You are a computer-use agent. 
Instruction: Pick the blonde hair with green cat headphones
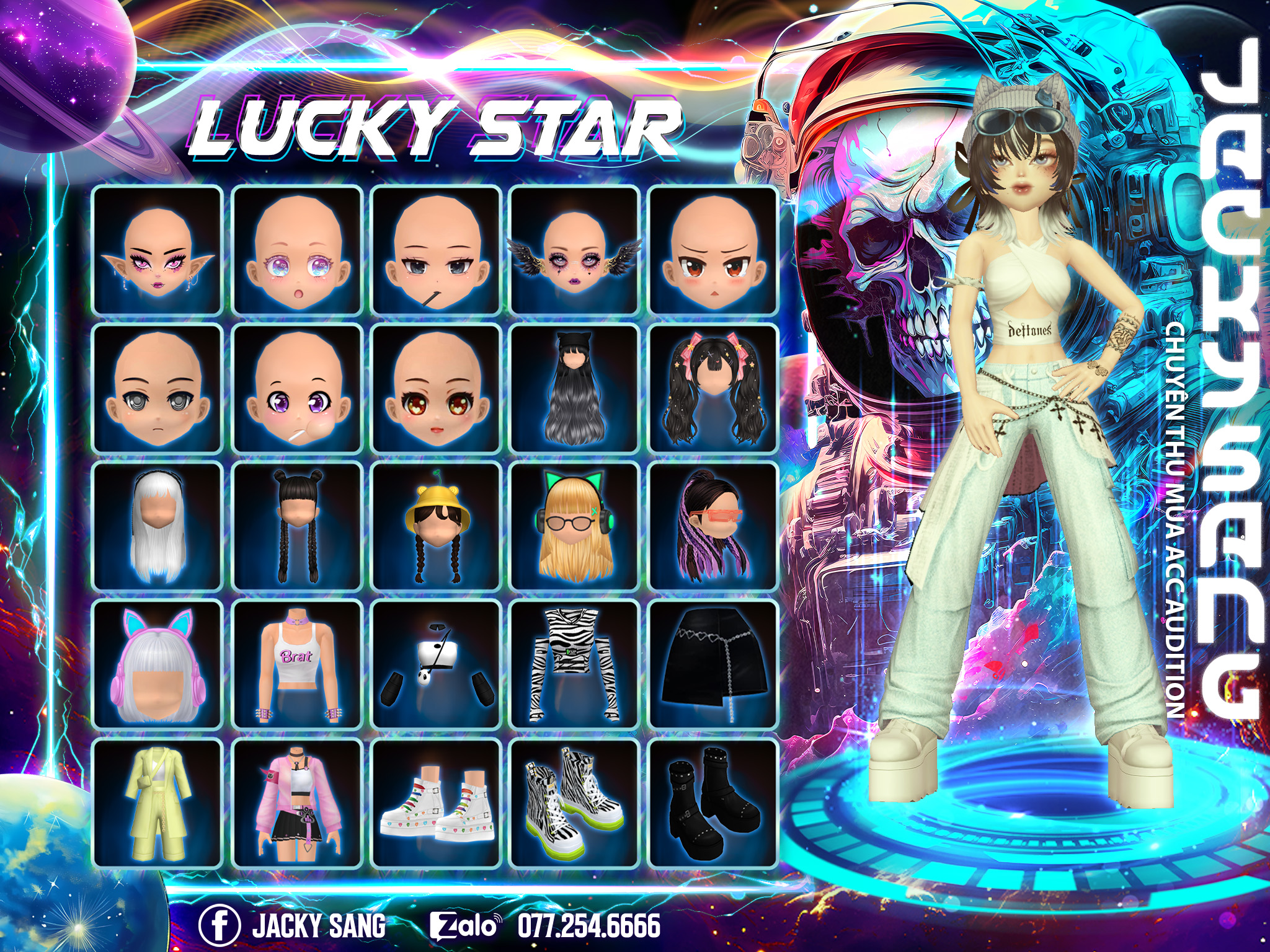pyautogui.click(x=574, y=527)
